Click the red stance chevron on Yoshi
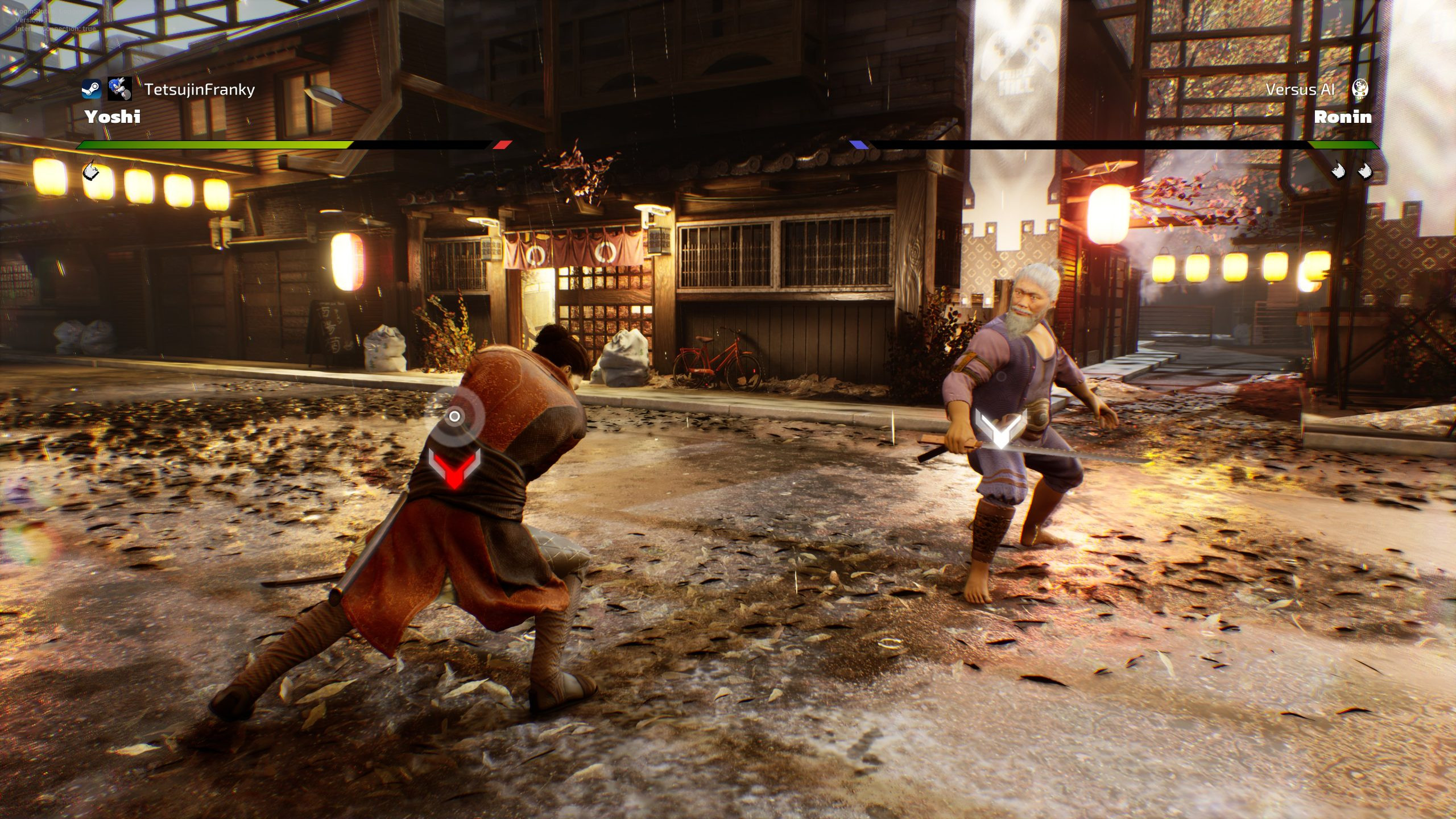The image size is (1456, 819). click(x=454, y=468)
